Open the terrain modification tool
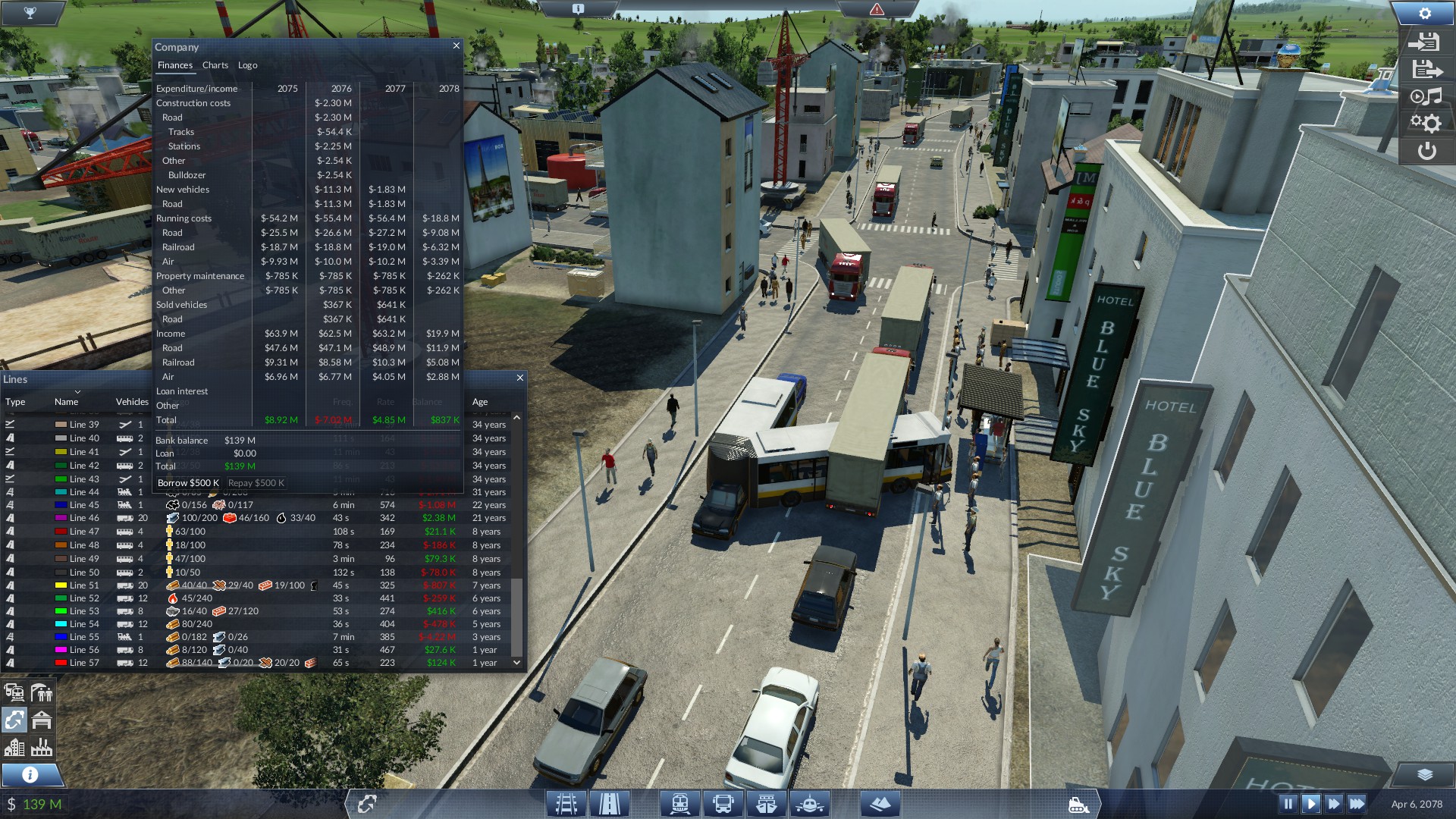The height and width of the screenshot is (819, 1456). [880, 804]
